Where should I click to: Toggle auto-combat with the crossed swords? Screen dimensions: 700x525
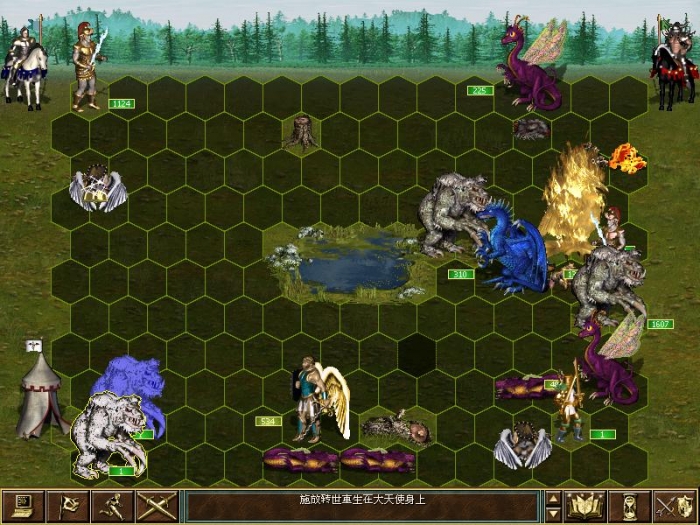coord(156,506)
